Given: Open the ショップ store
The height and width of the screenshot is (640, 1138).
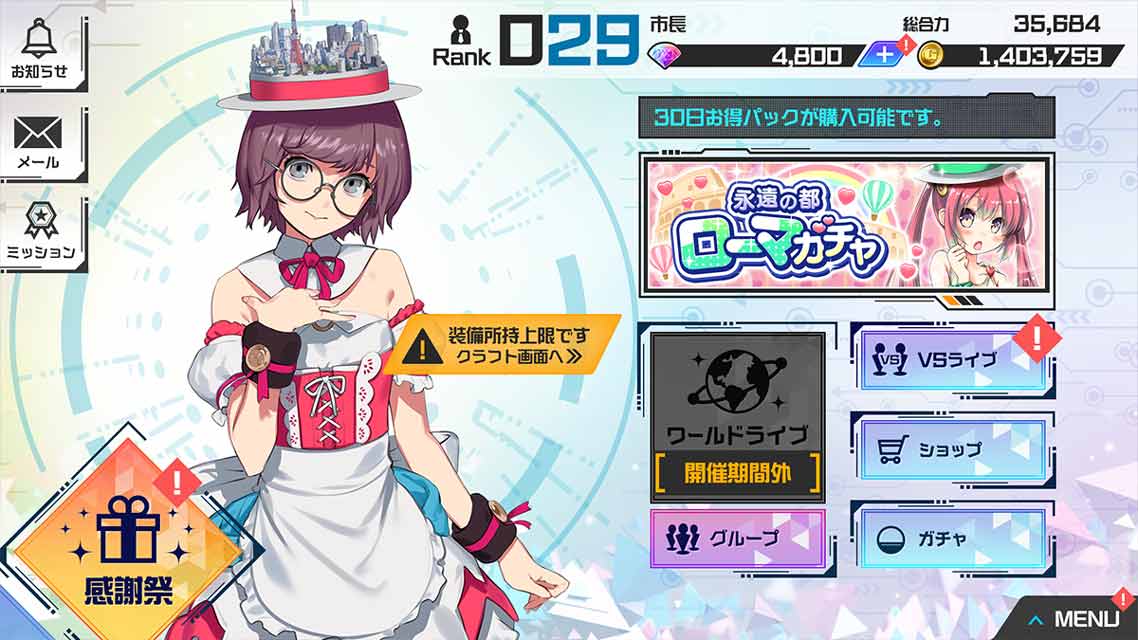Looking at the screenshot, I should (951, 449).
